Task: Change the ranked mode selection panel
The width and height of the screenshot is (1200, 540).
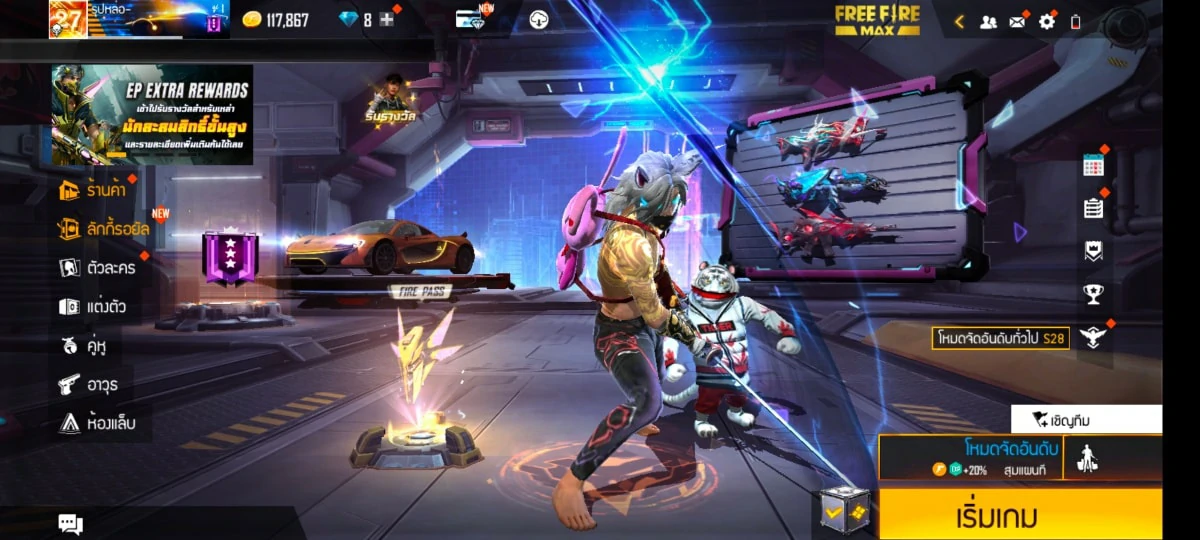Action: pyautogui.click(x=970, y=457)
